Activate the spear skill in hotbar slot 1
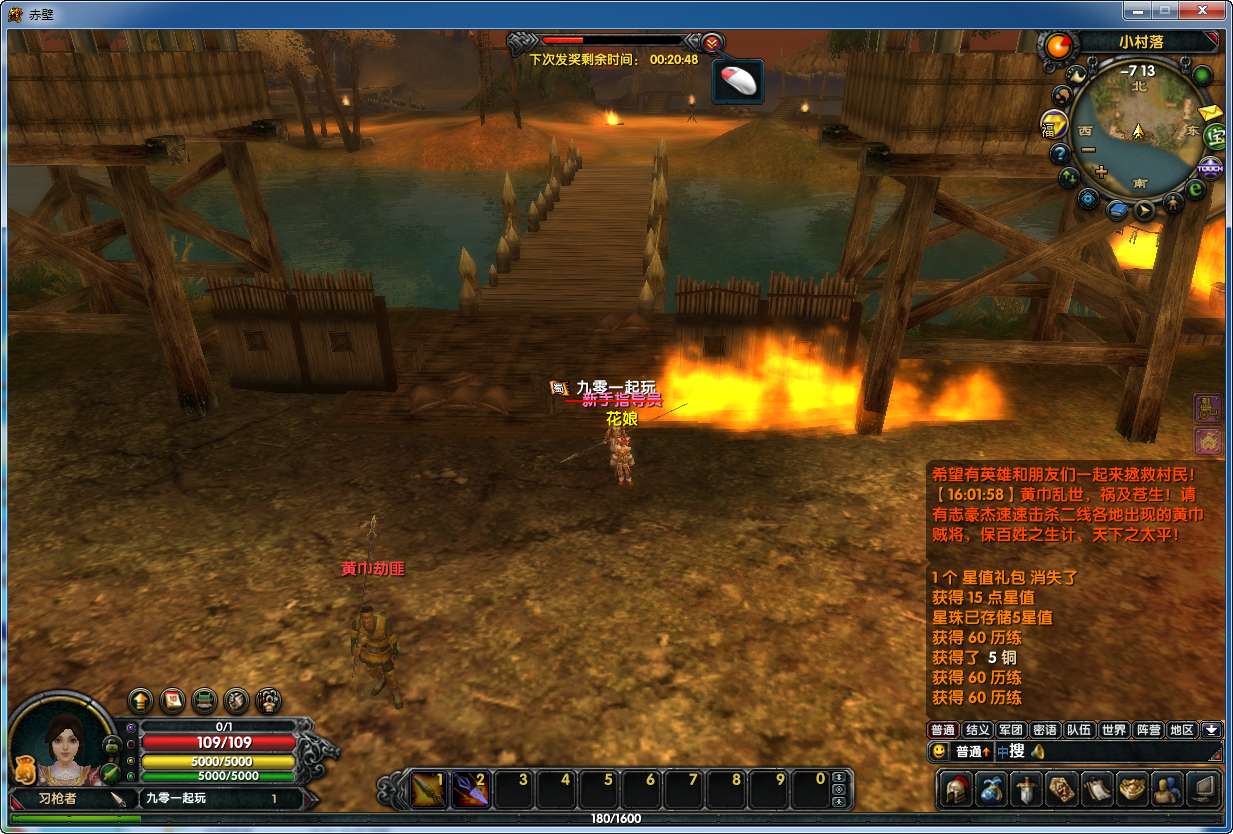1233x834 pixels. pyautogui.click(x=430, y=789)
